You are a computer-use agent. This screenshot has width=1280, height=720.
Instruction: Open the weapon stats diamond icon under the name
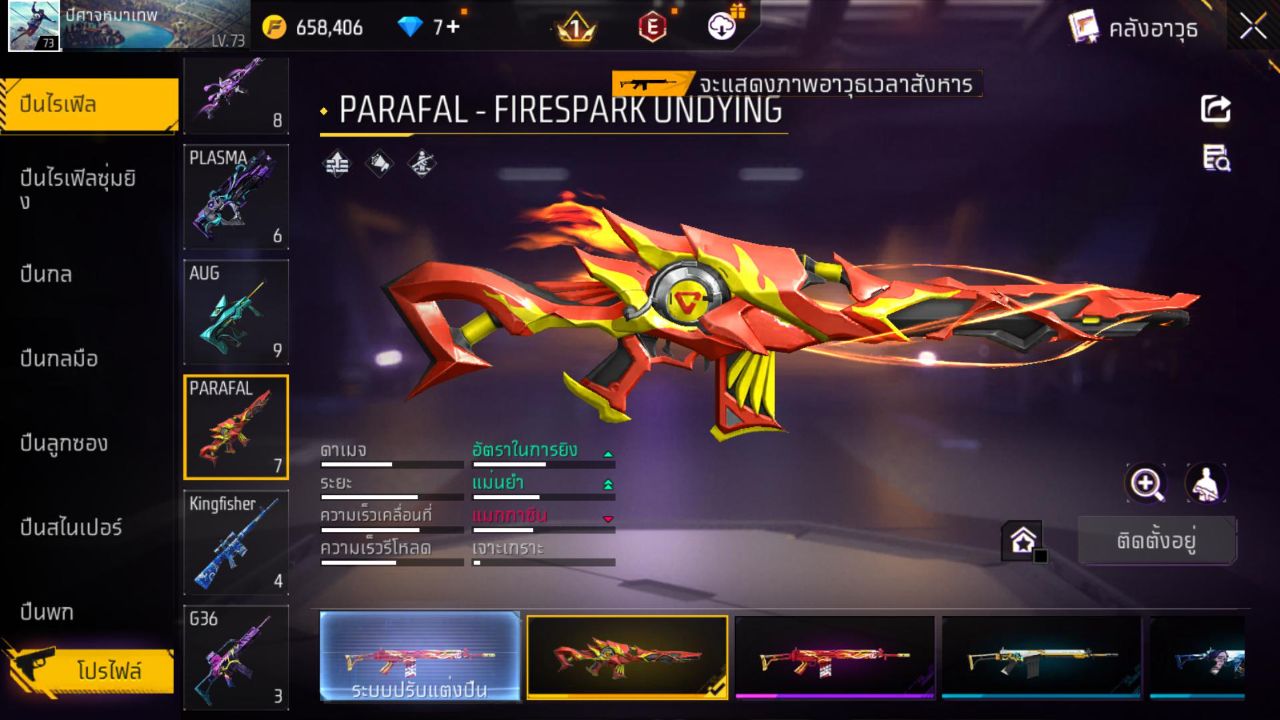tap(335, 165)
